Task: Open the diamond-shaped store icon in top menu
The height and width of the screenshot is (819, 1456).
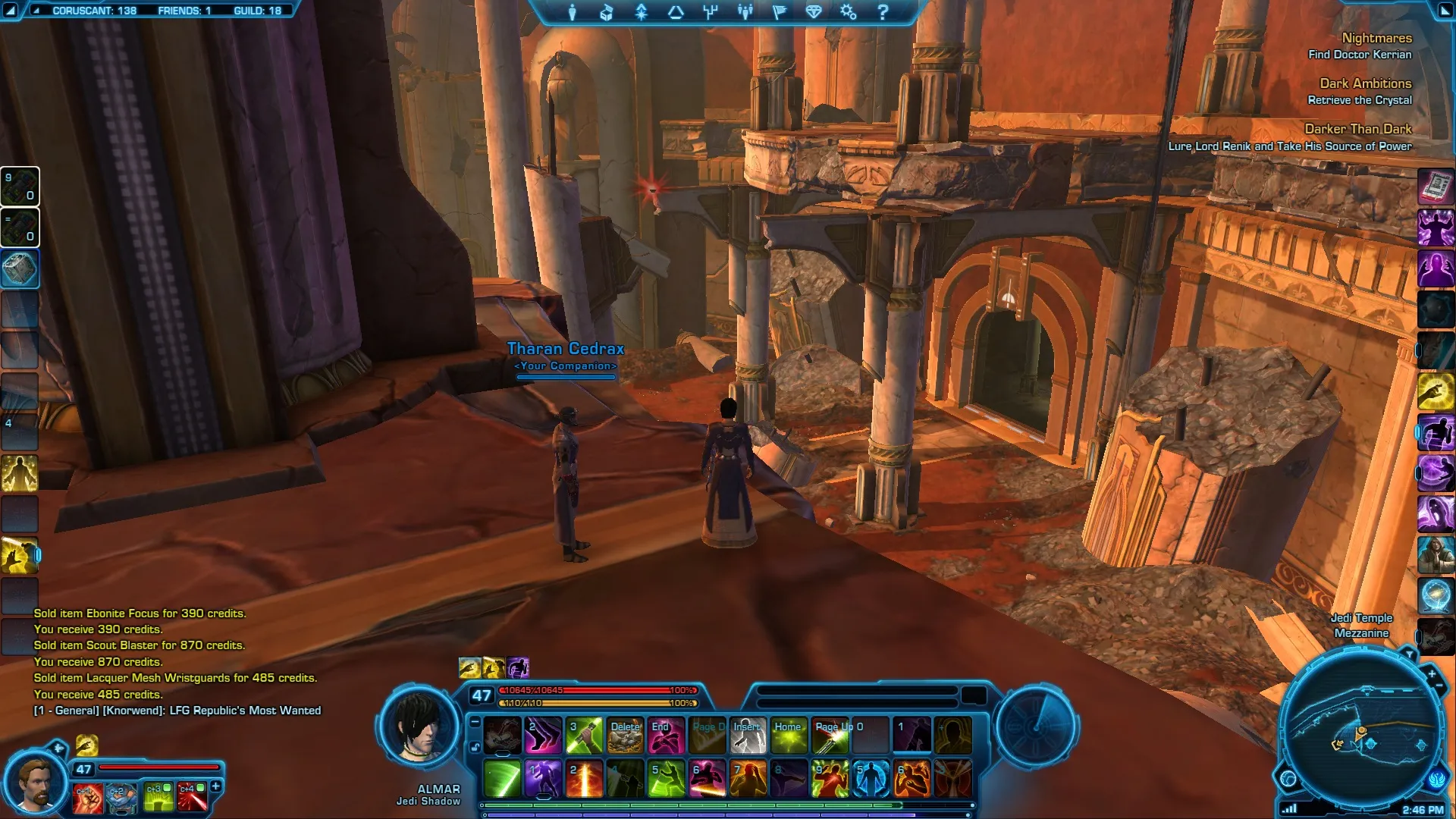Action: coord(814,12)
